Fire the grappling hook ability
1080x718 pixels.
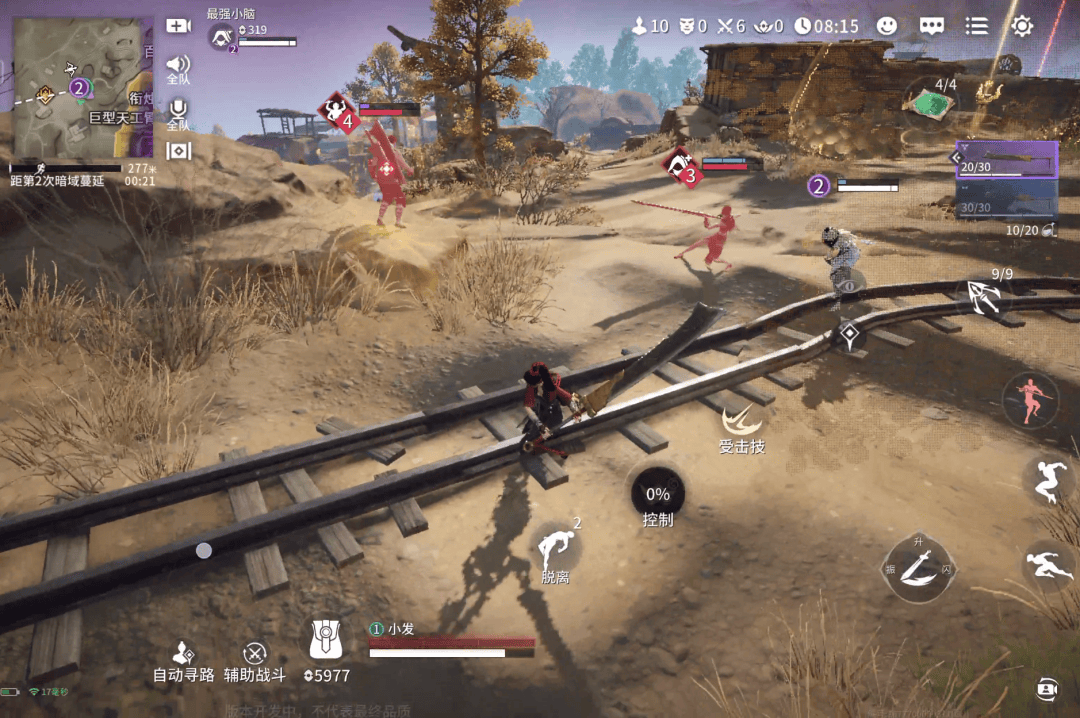982,294
